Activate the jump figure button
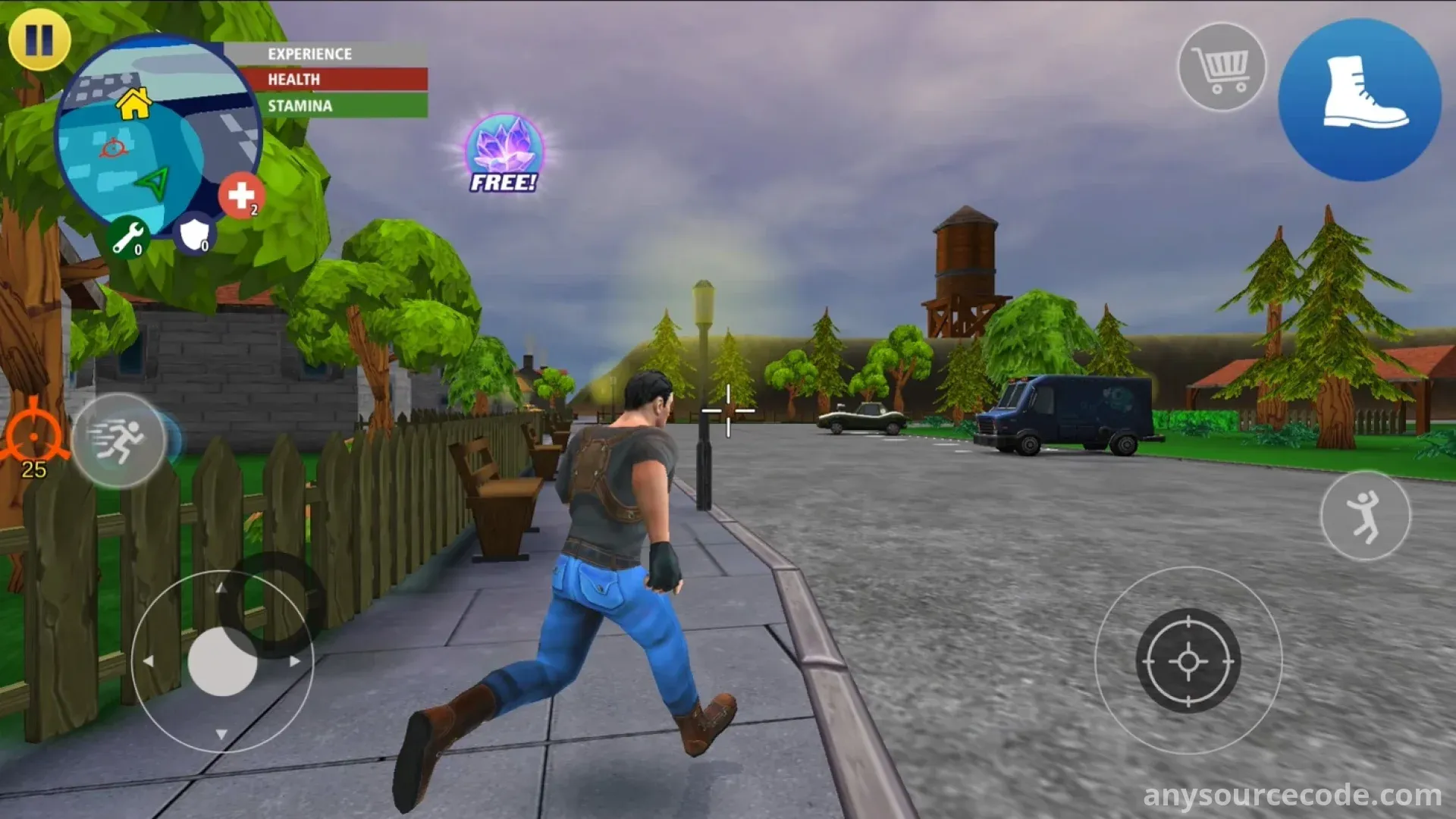Image resolution: width=1456 pixels, height=819 pixels. tap(1365, 516)
